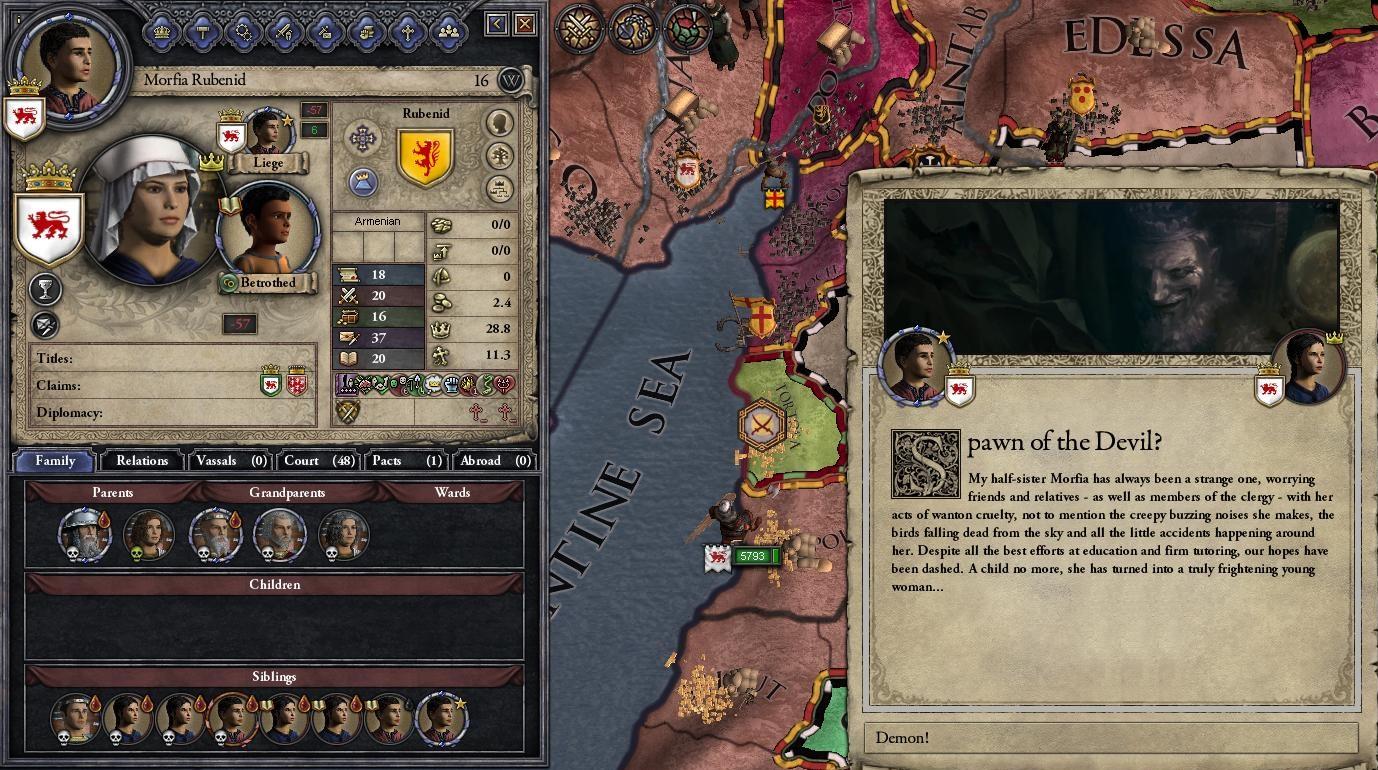Choose the "Demon!" event response

coord(1110,739)
